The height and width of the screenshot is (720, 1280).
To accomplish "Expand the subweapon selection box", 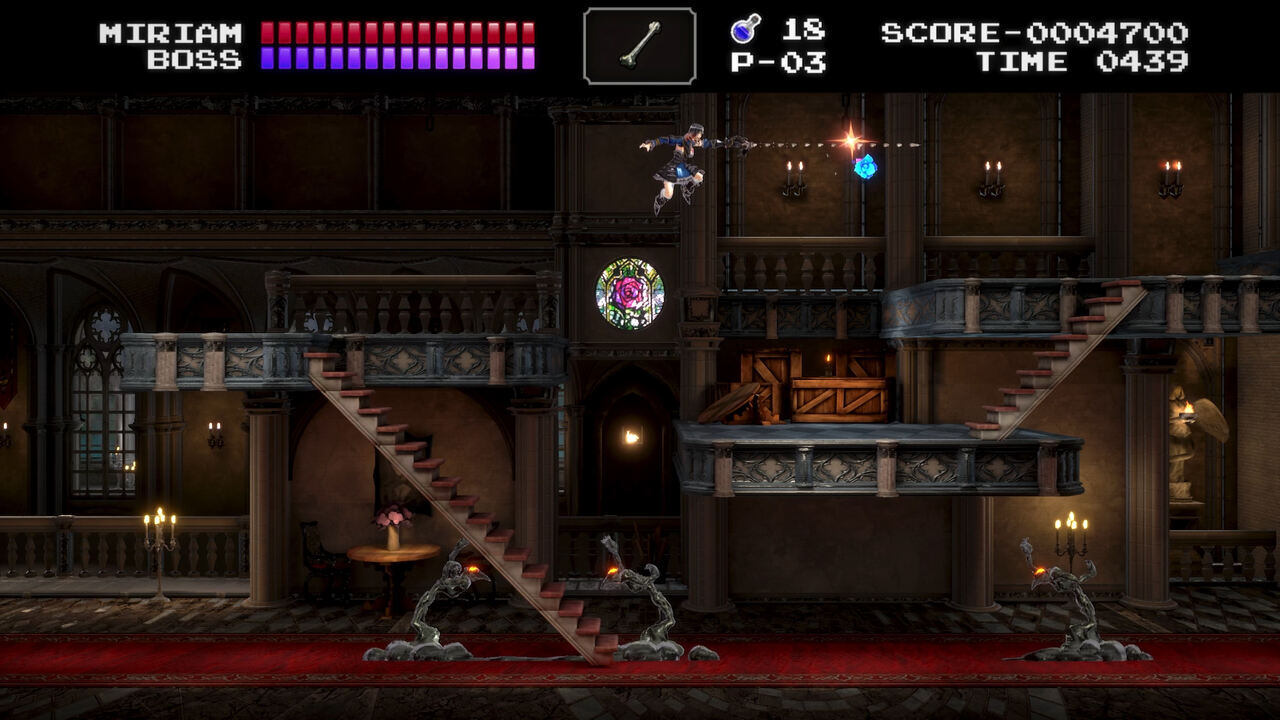I will (641, 44).
